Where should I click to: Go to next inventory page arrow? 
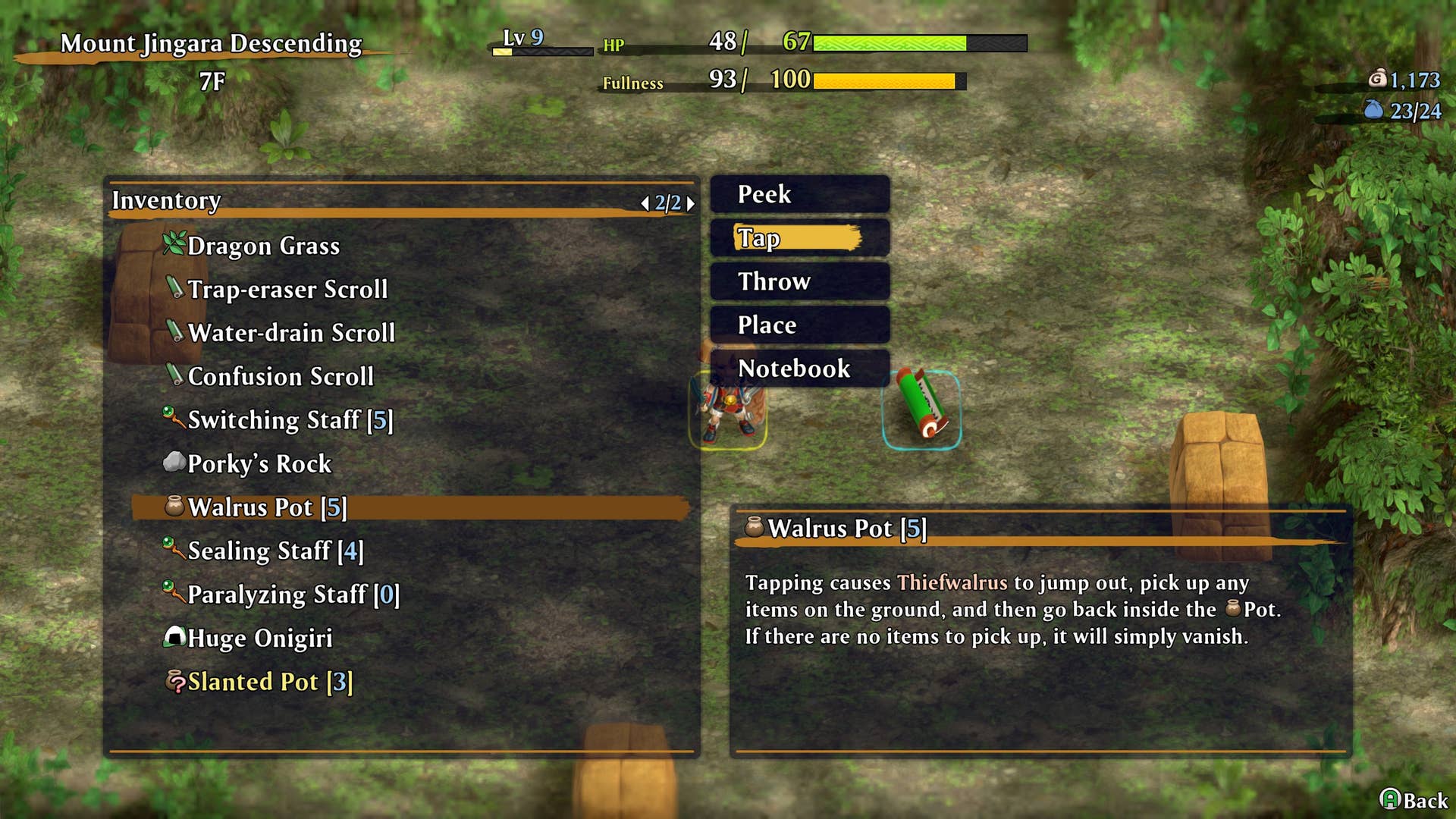[690, 203]
